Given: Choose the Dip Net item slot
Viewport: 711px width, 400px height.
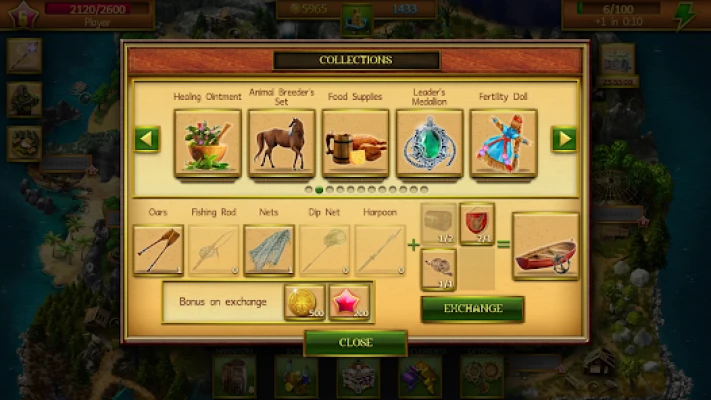Looking at the screenshot, I should tap(325, 250).
